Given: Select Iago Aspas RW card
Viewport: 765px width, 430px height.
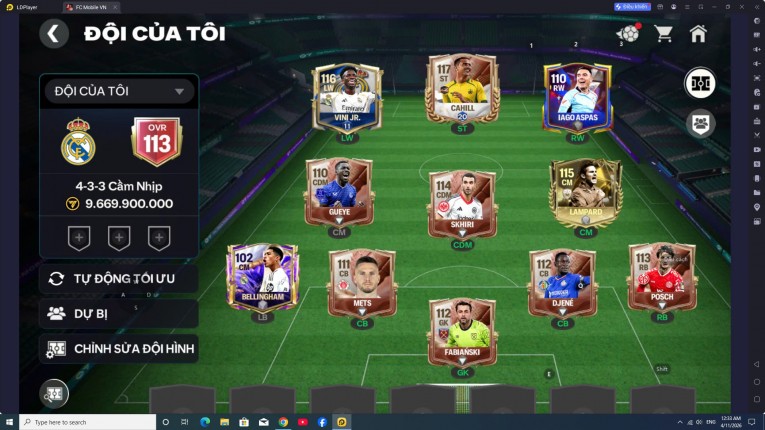Looking at the screenshot, I should [576, 97].
